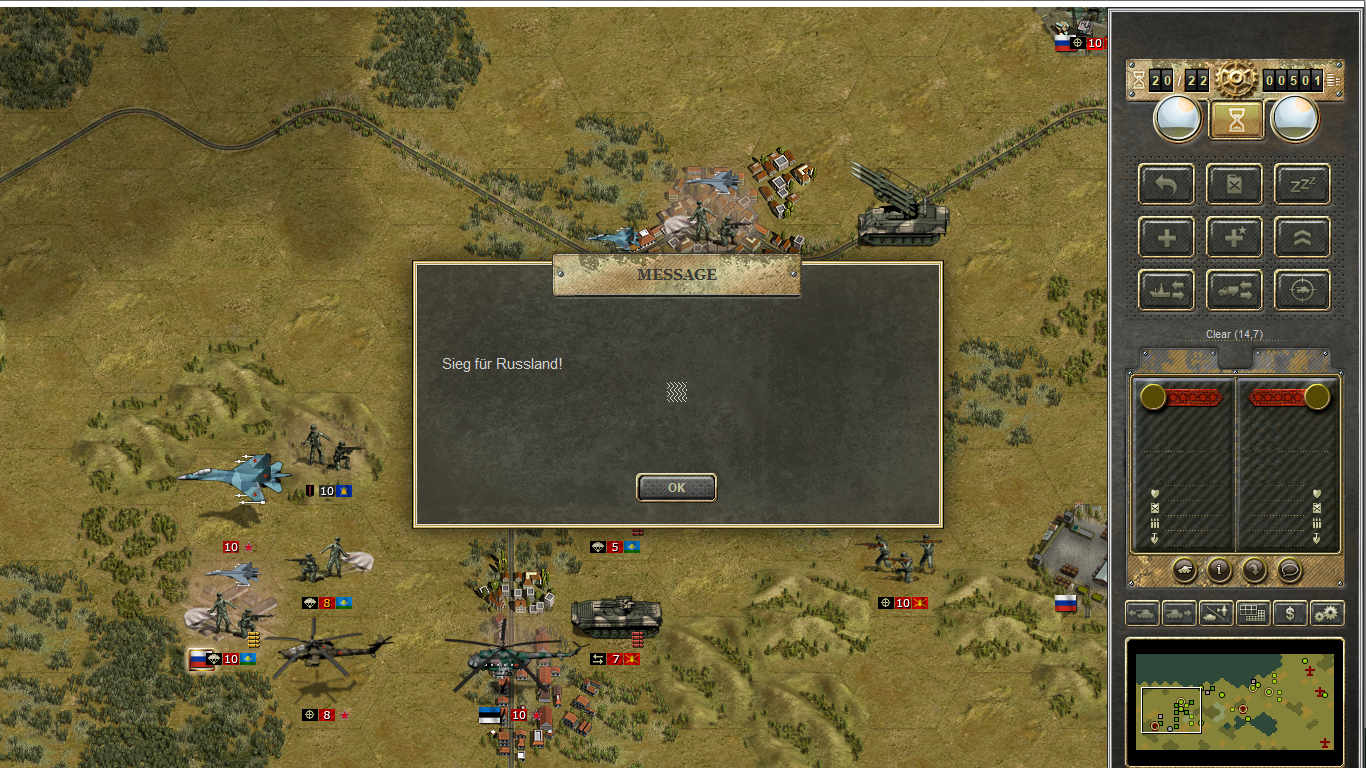1366x768 pixels.
Task: Confirm the victory message with OK
Action: [676, 487]
